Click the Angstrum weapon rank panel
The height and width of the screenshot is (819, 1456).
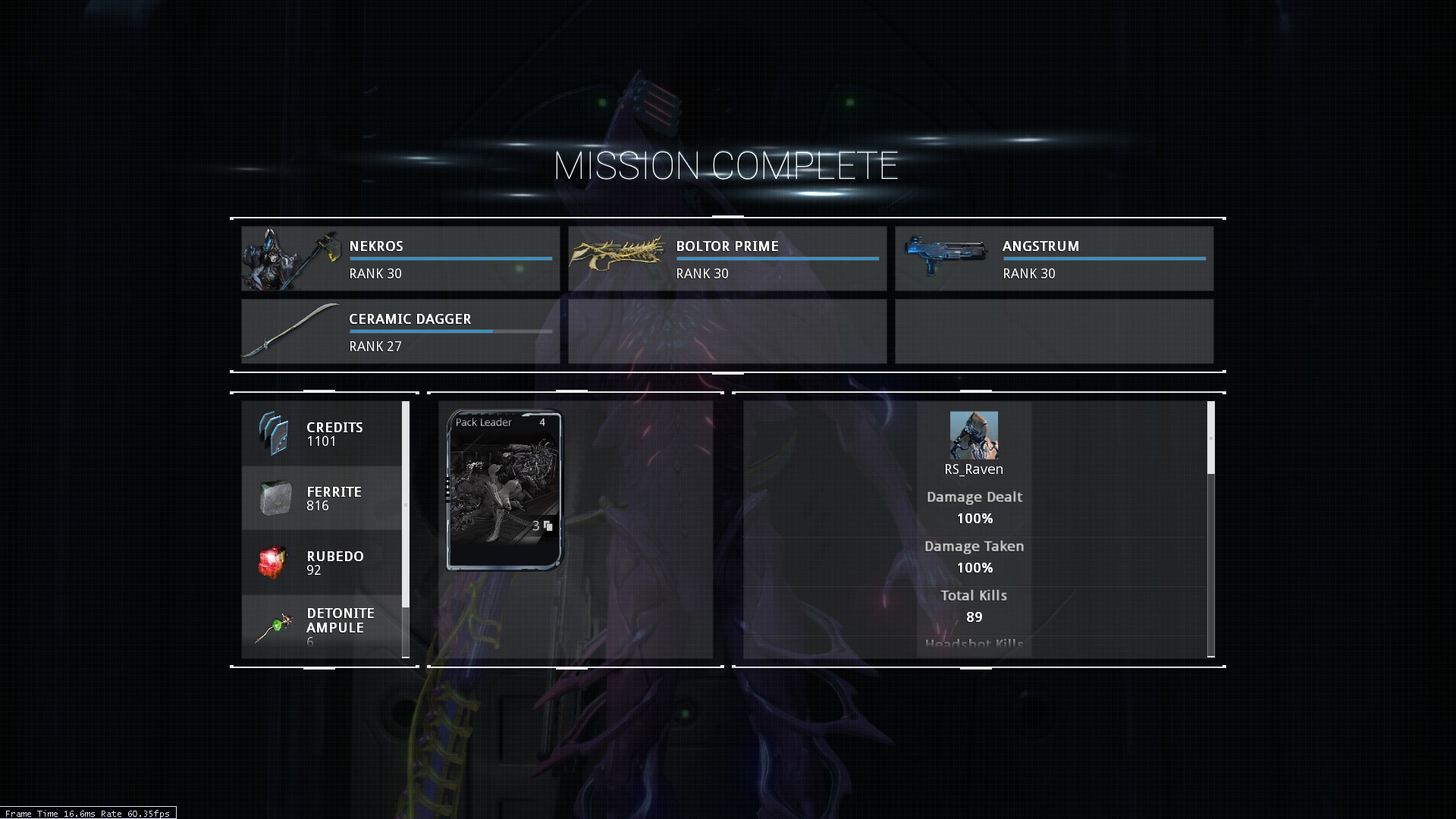[x=1053, y=259]
